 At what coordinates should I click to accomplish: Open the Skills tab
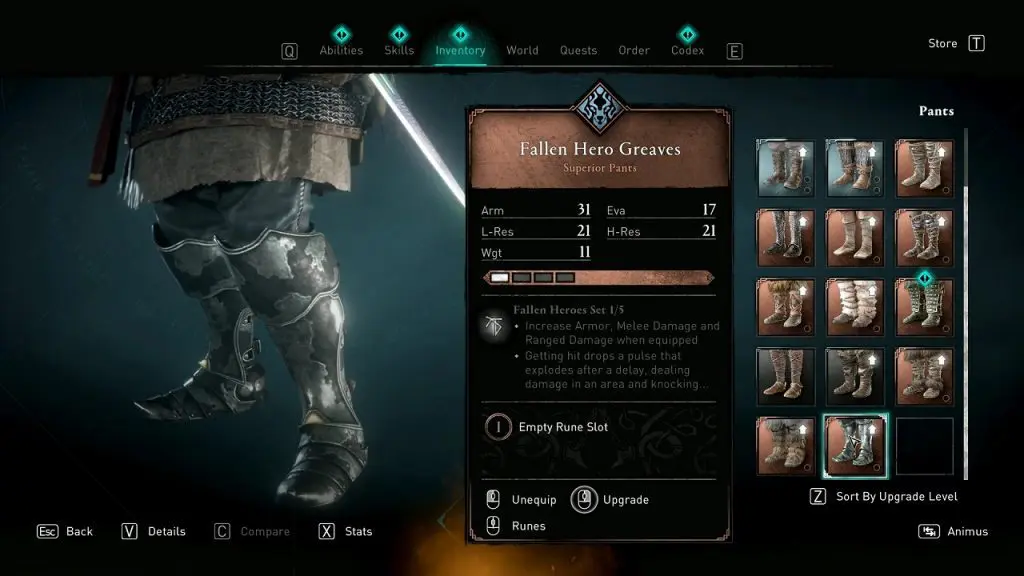pos(400,50)
